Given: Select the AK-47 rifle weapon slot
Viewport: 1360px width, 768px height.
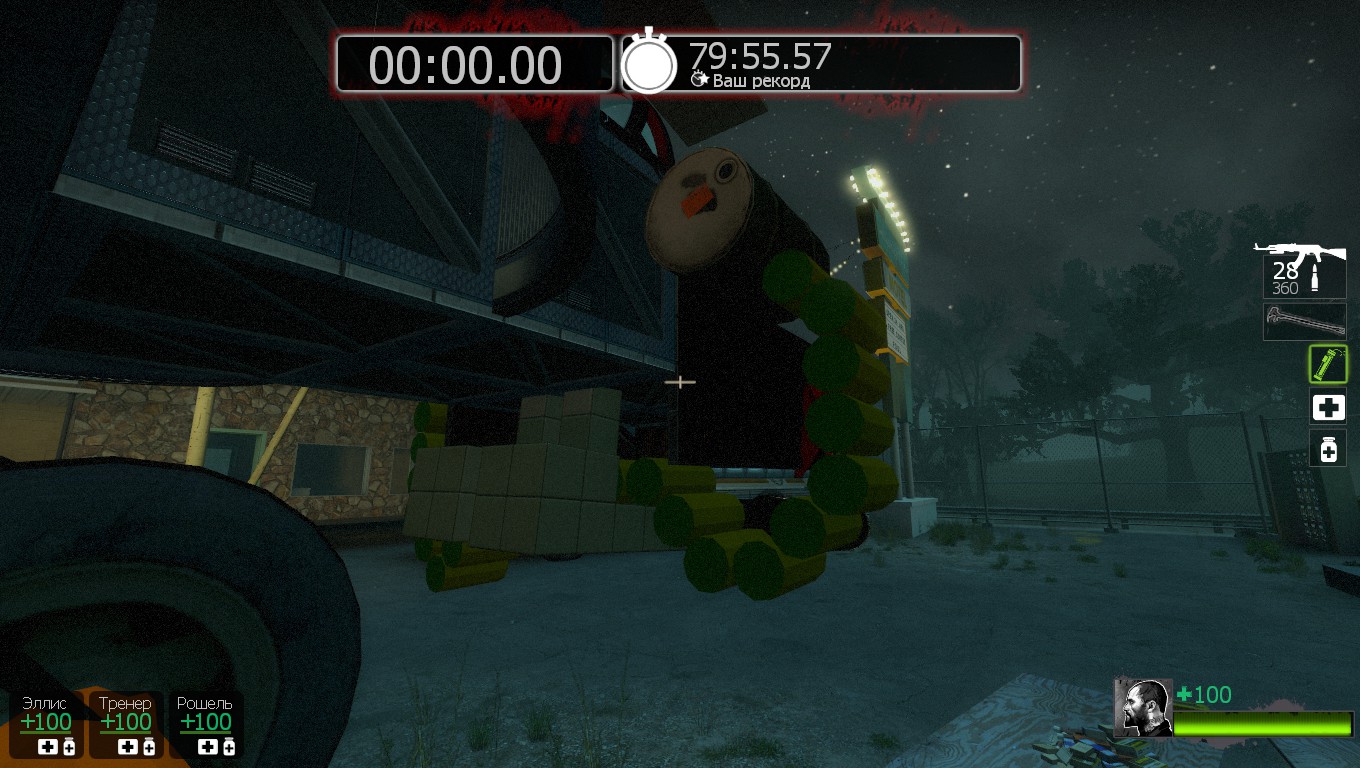Looking at the screenshot, I should point(1303,268).
